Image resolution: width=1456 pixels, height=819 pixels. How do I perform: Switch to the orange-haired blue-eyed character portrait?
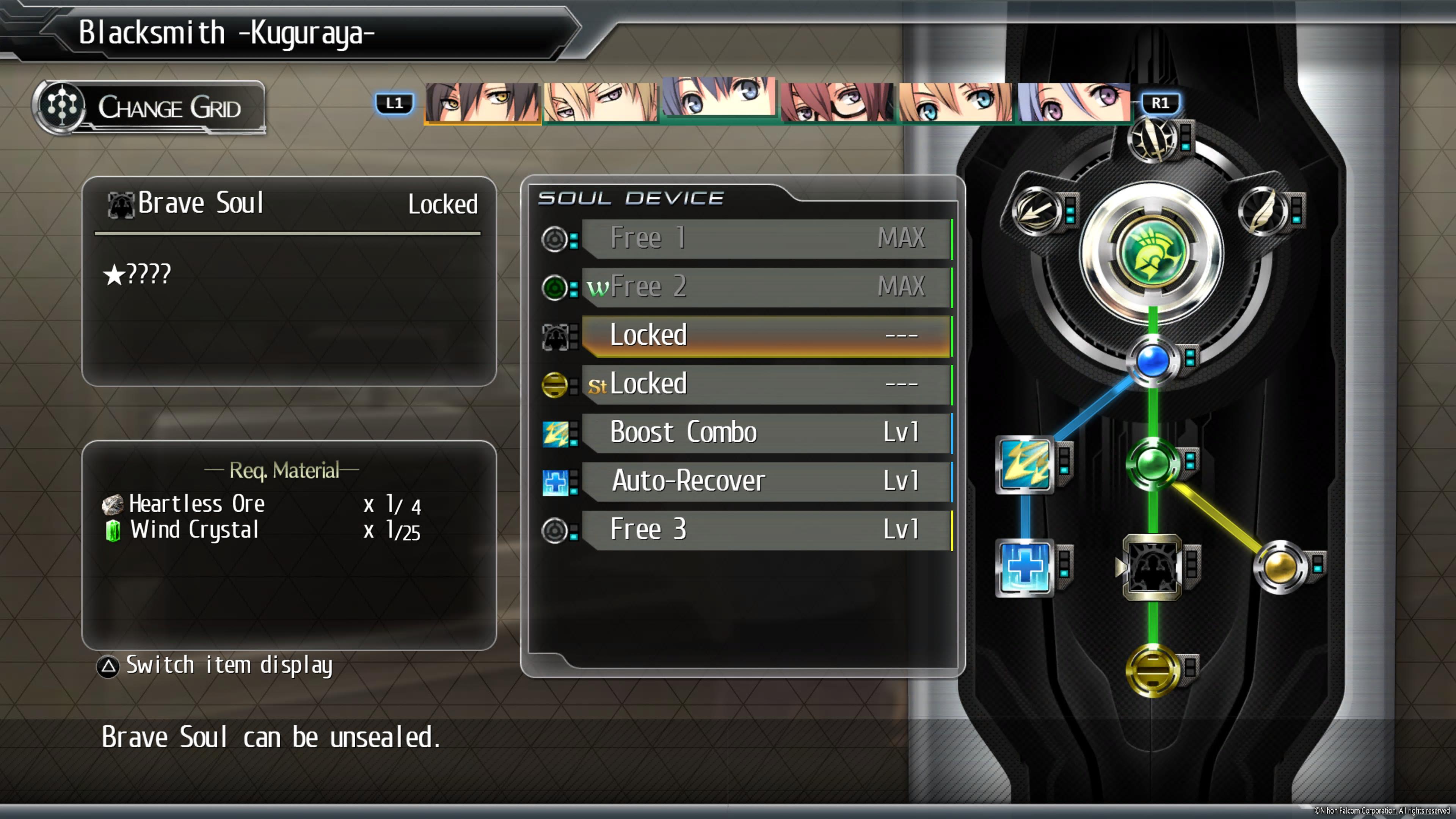pos(955,102)
